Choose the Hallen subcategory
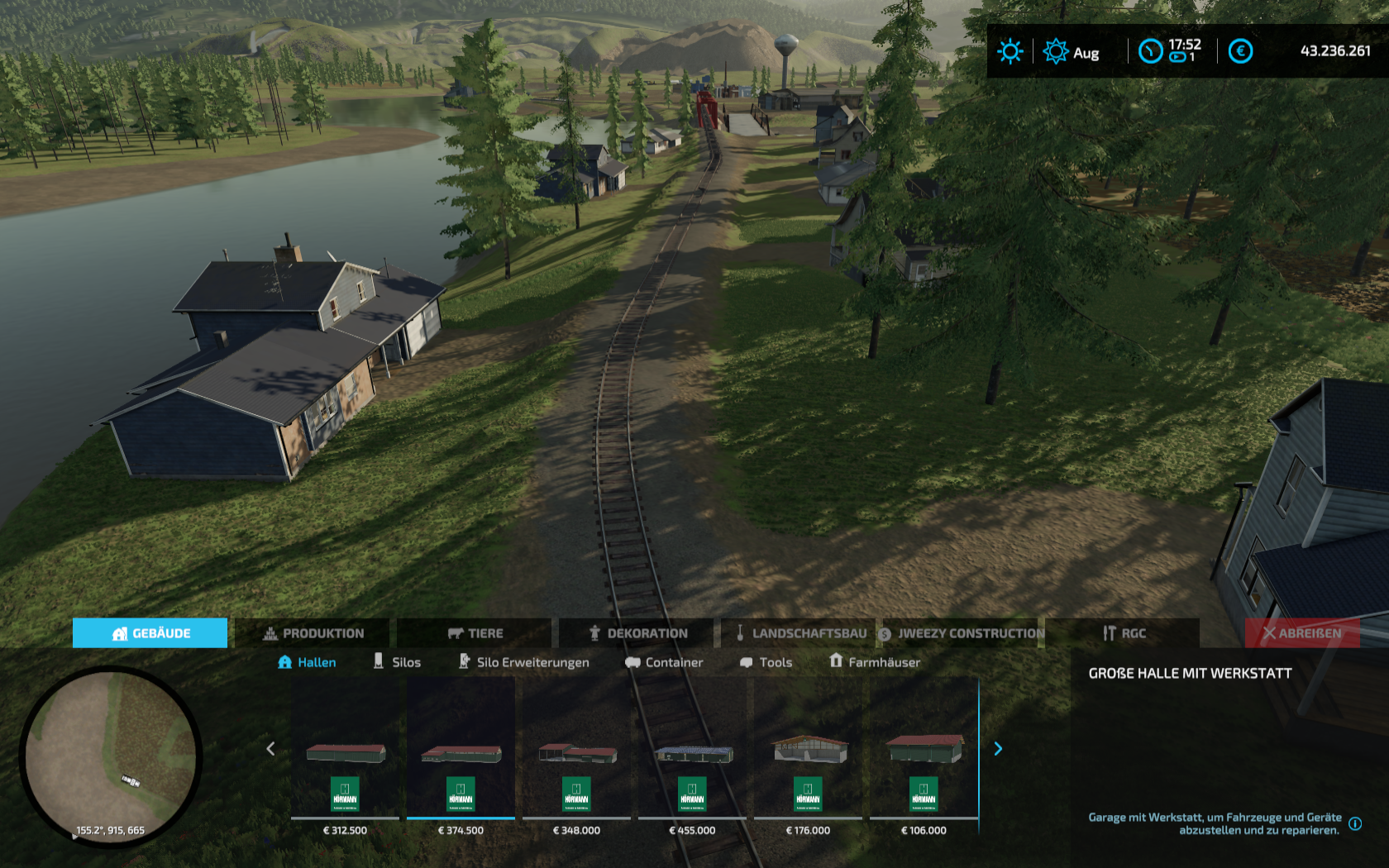This screenshot has height=868, width=1389. (307, 662)
